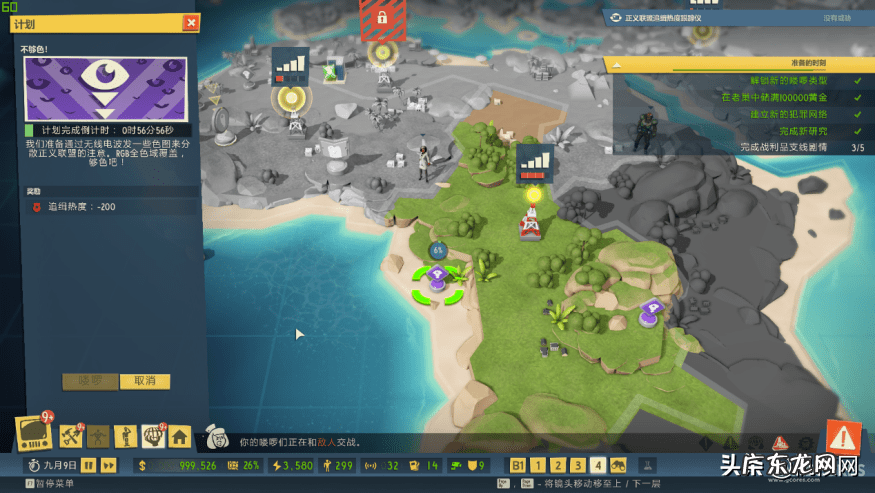Return to lair with the house icon

179,435
